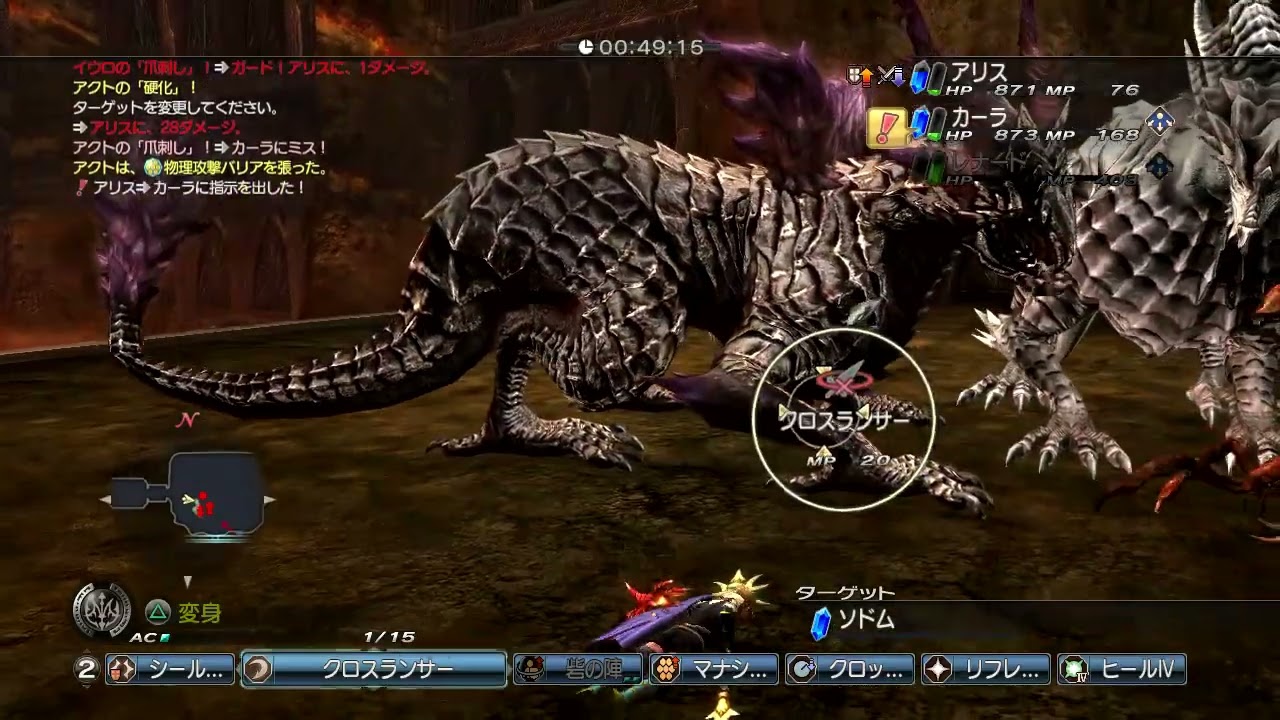This screenshot has width=1280, height=720.
Task: Click the attack-down debuff icon
Action: [890, 76]
